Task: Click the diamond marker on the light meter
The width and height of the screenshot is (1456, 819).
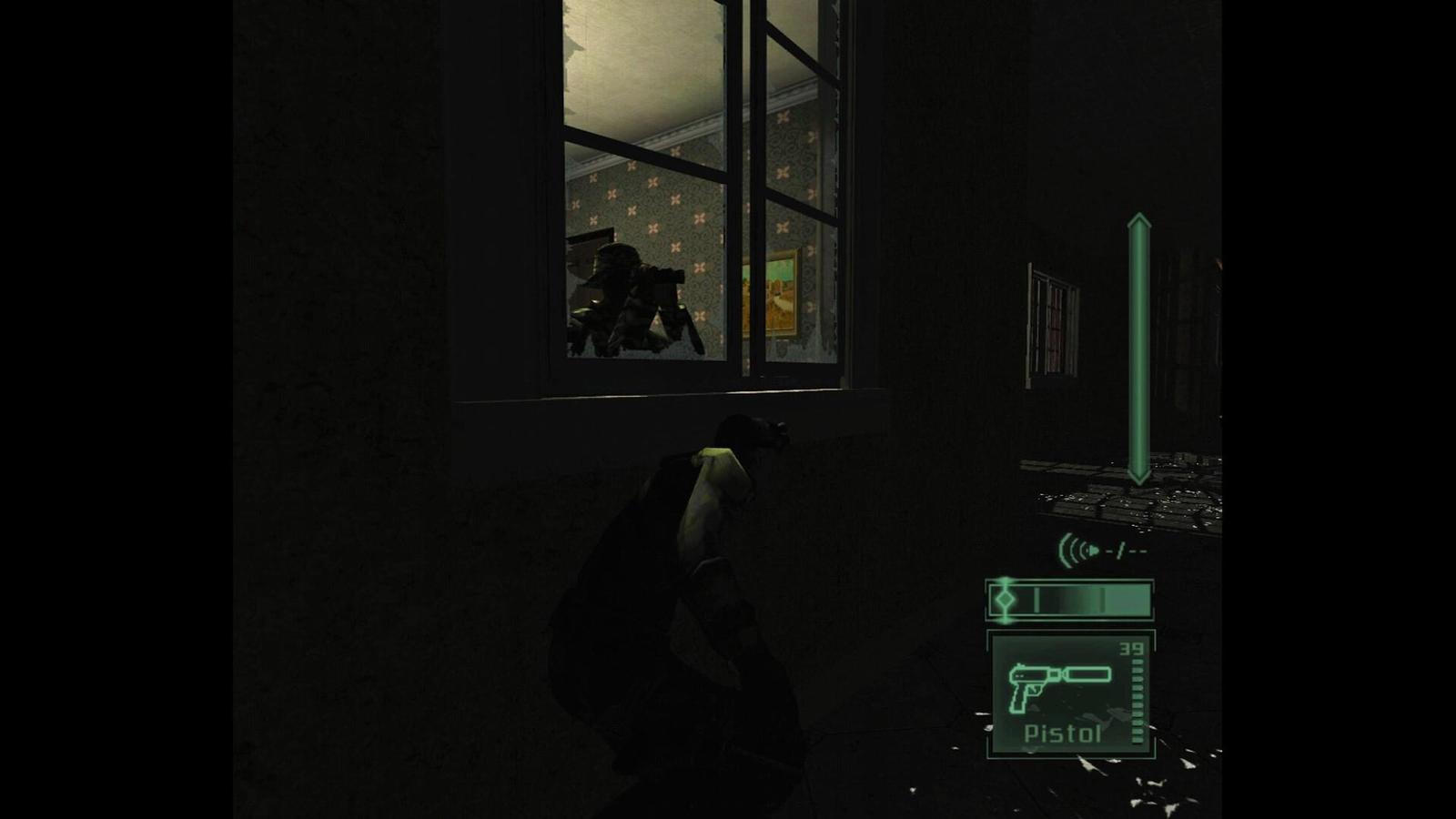Action: (1004, 601)
